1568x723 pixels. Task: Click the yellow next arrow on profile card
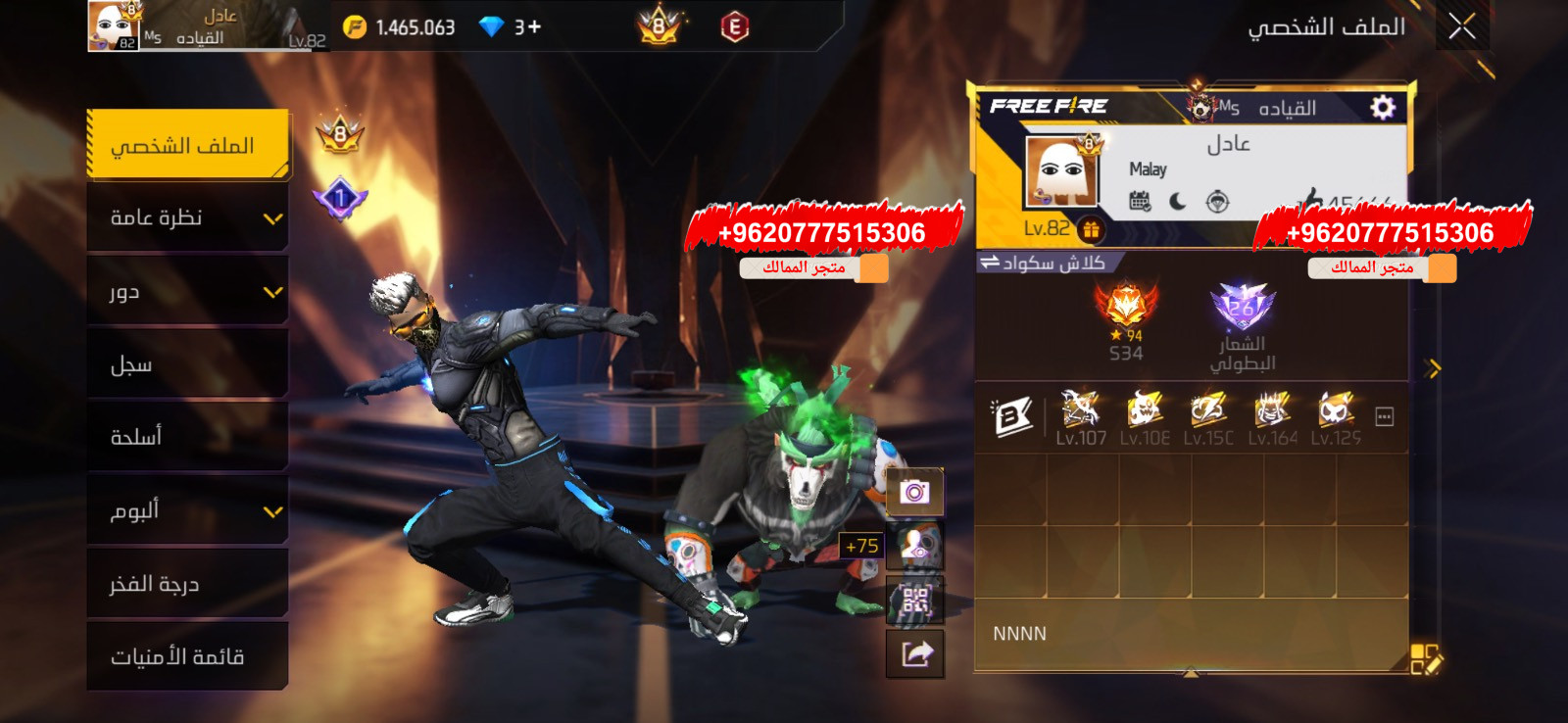click(x=1434, y=368)
